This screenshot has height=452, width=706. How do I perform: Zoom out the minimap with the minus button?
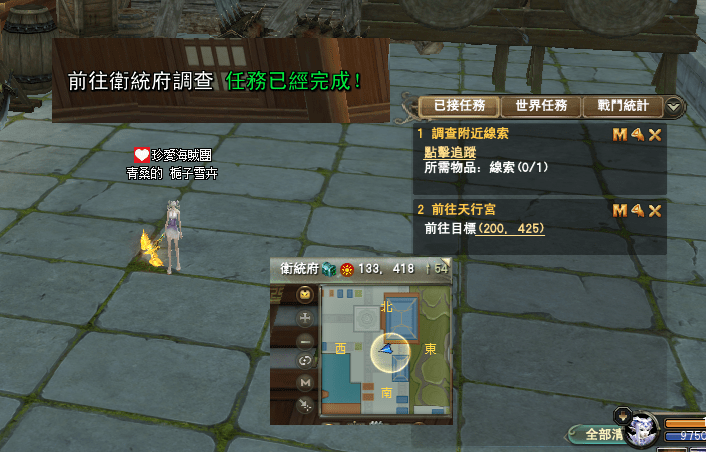[305, 339]
